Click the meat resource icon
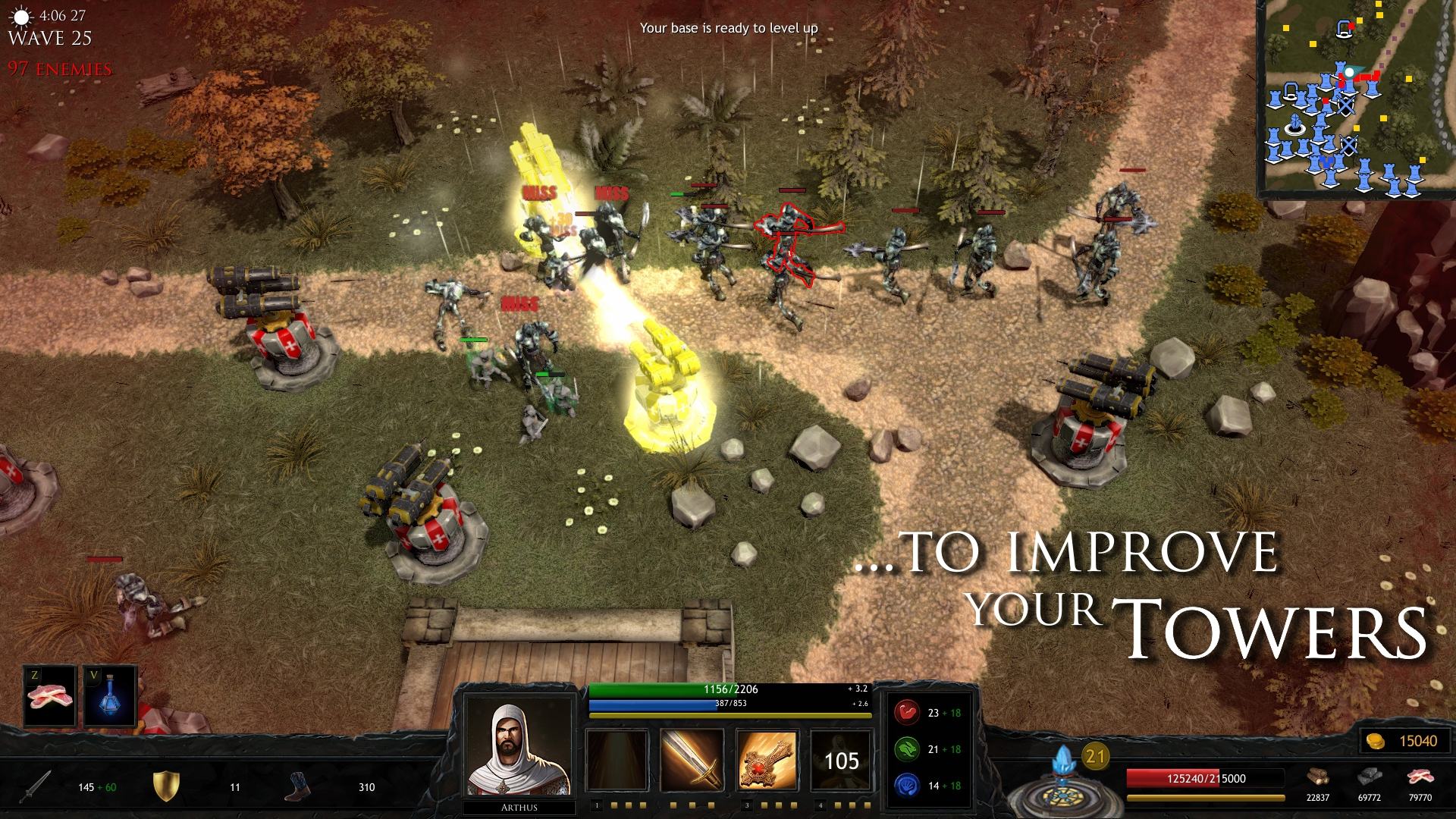Image resolution: width=1456 pixels, height=819 pixels. tap(1419, 779)
